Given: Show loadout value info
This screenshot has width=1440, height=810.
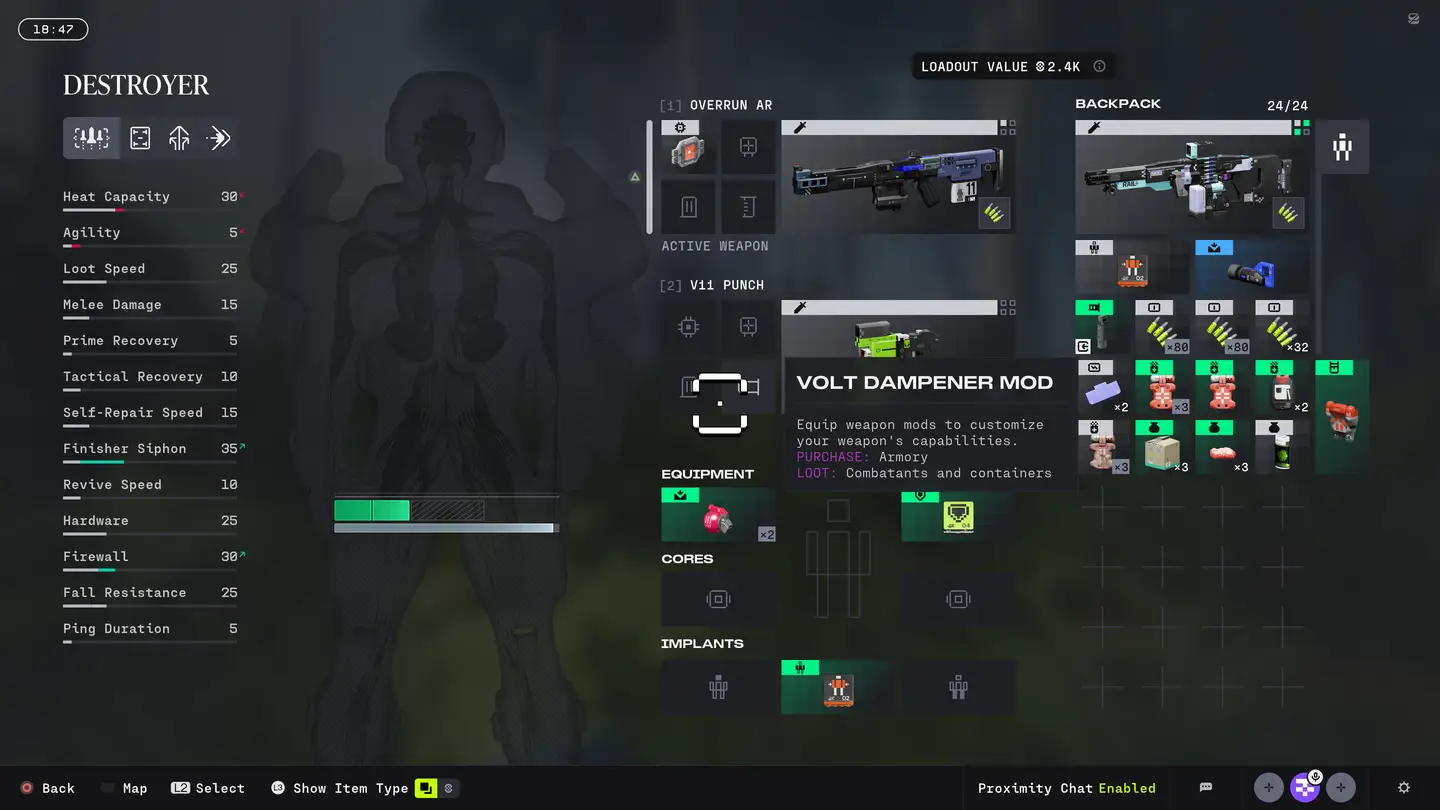Looking at the screenshot, I should [x=1100, y=67].
